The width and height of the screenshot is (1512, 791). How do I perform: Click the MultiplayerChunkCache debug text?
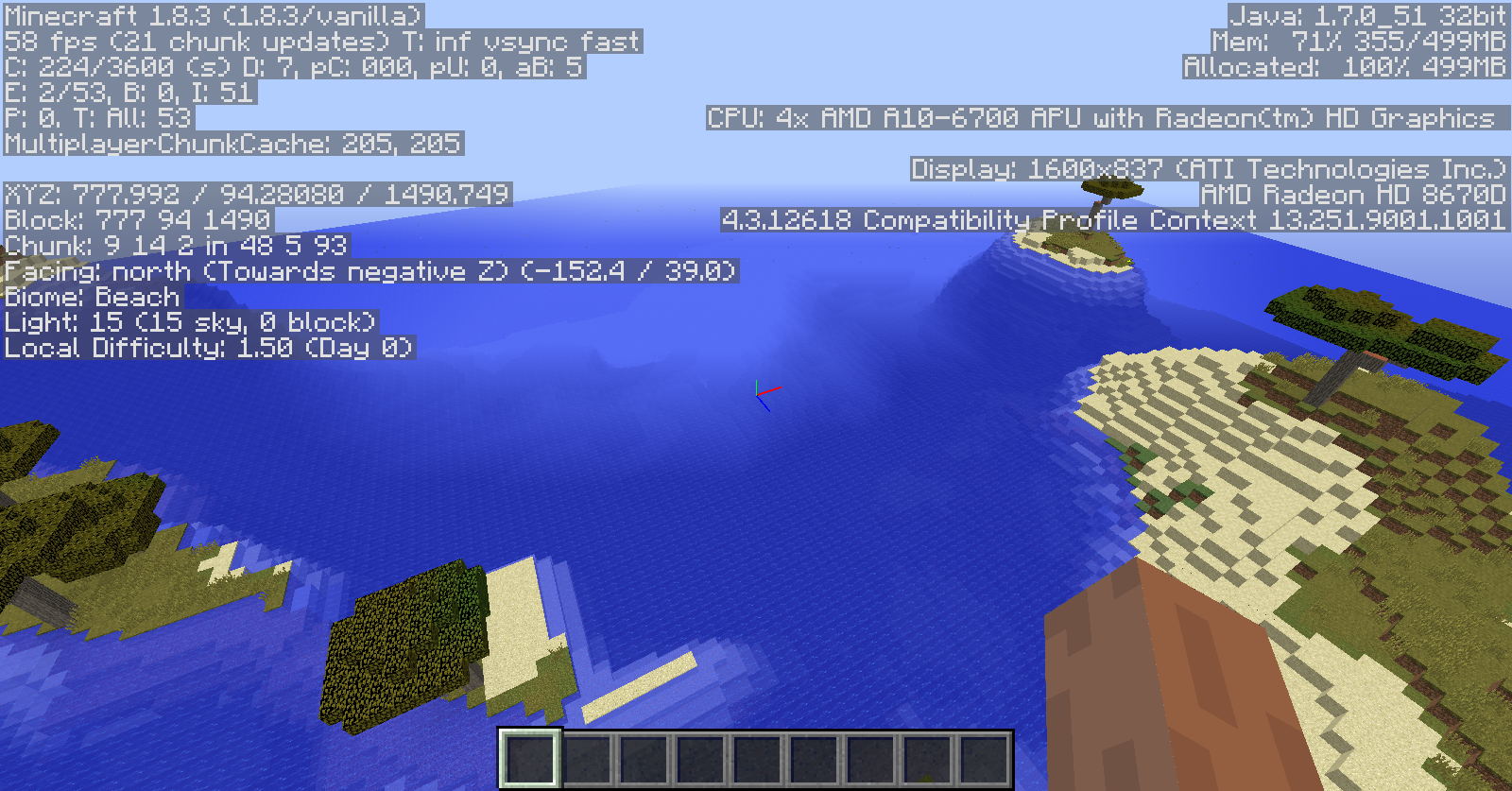(232, 145)
